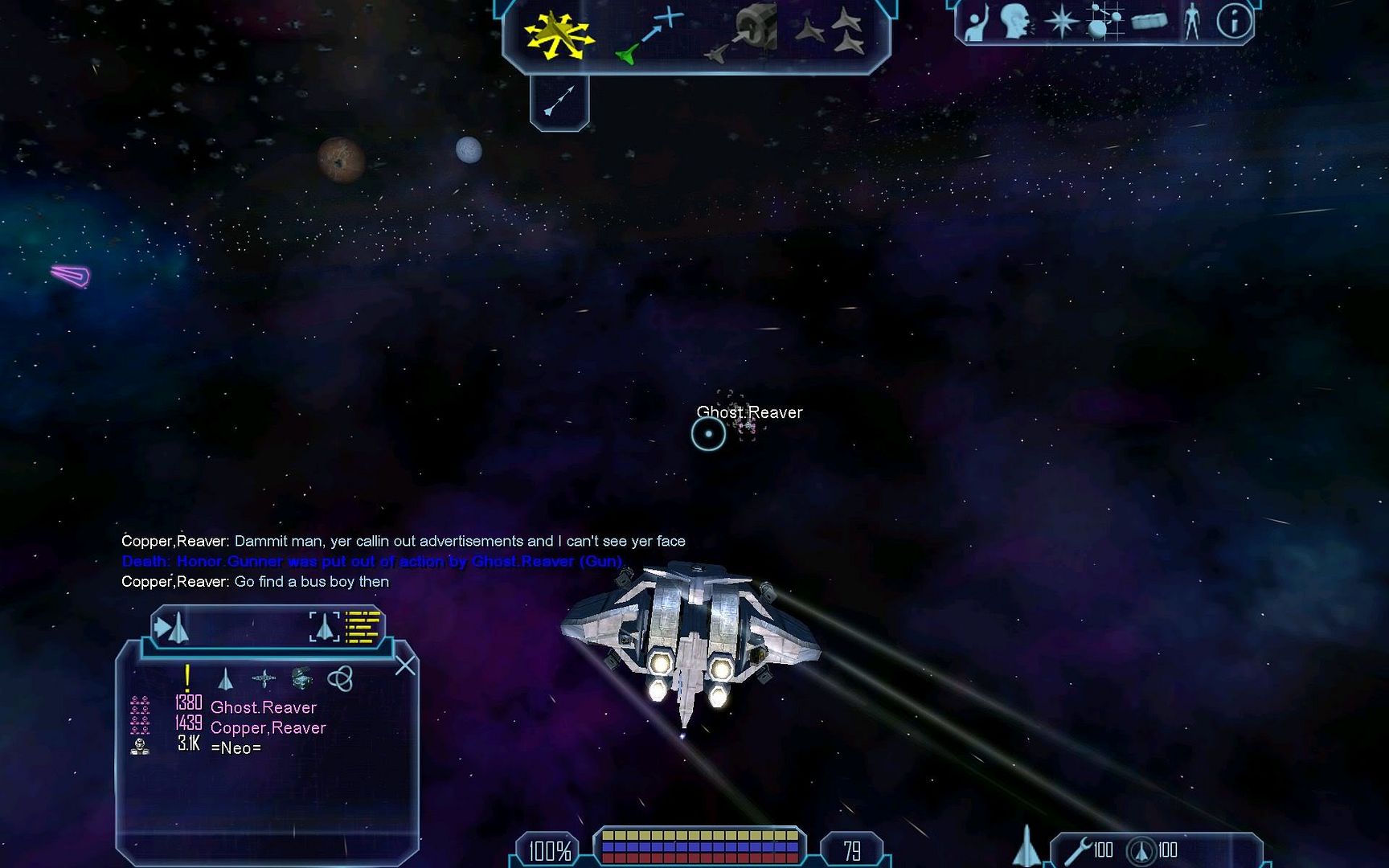Screen dimensions: 1389x868
Task: Select Ghost.Reaver in the player list
Action: click(263, 707)
